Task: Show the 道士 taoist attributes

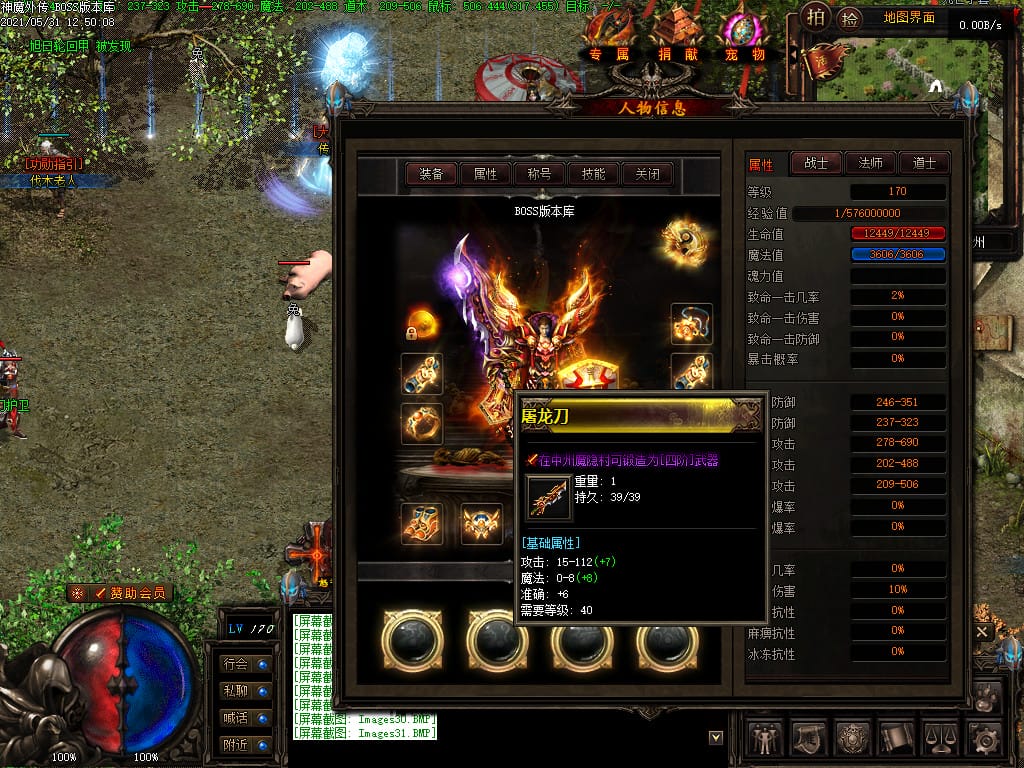Action: tap(923, 163)
